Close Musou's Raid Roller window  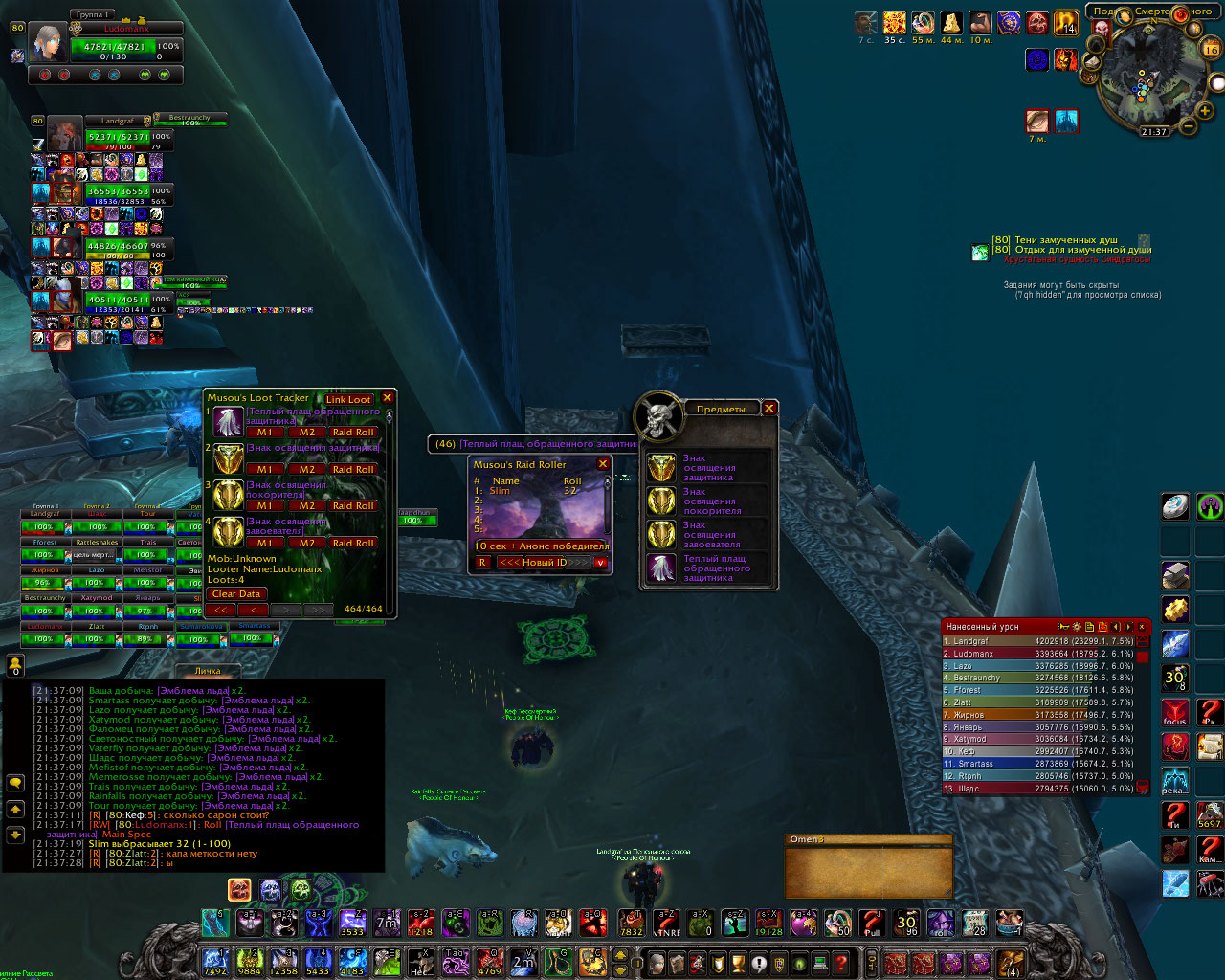[603, 464]
